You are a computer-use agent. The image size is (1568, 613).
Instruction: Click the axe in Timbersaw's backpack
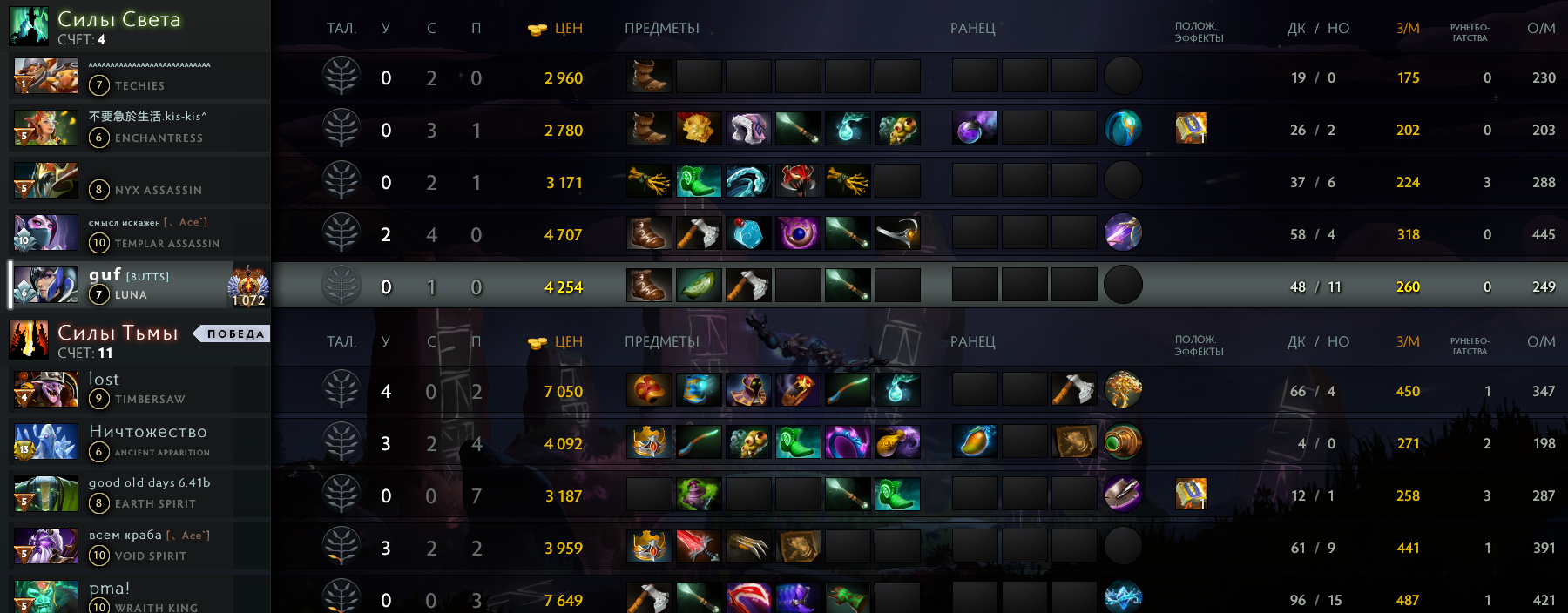click(1074, 390)
